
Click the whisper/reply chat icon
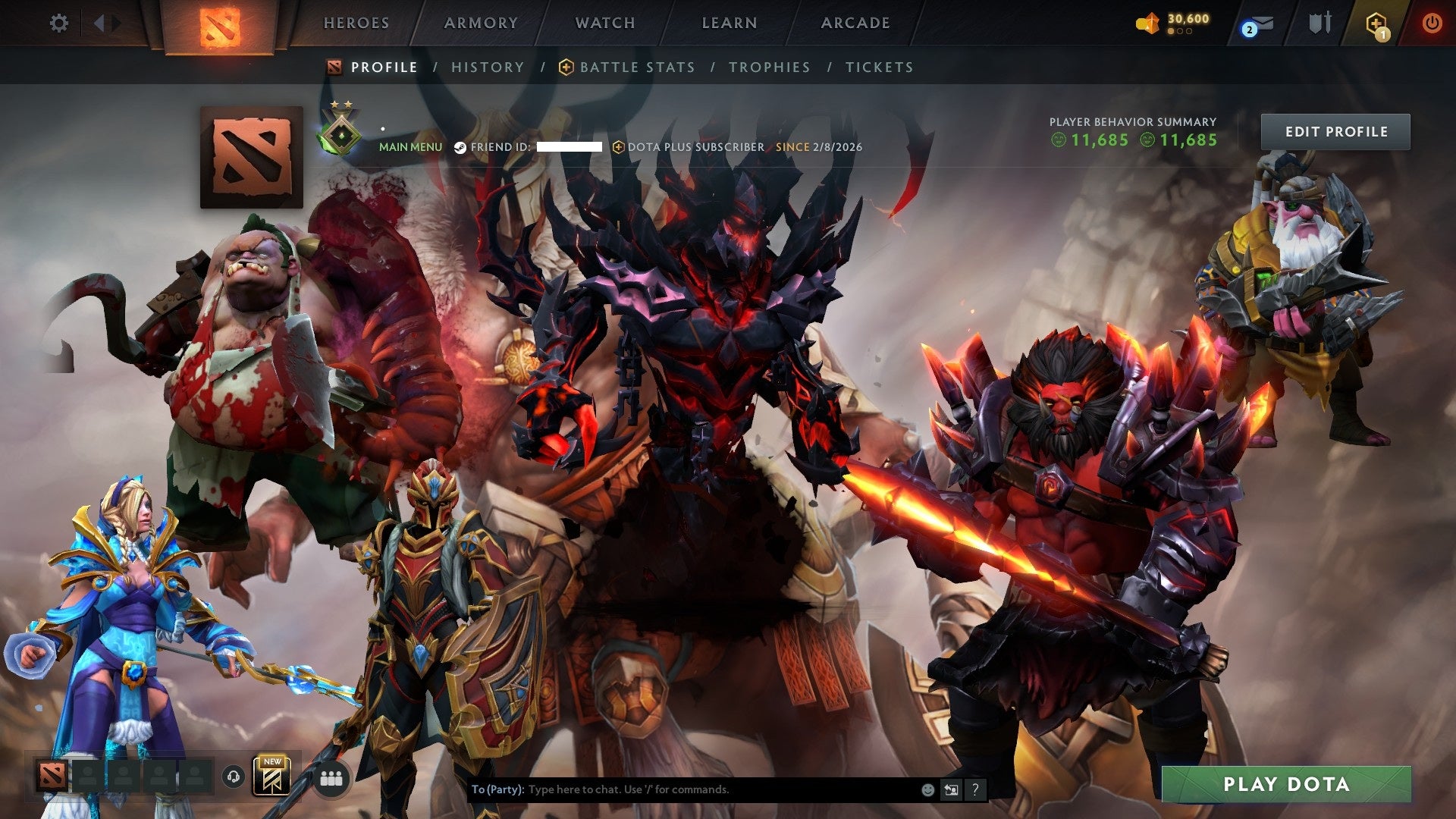(x=951, y=789)
